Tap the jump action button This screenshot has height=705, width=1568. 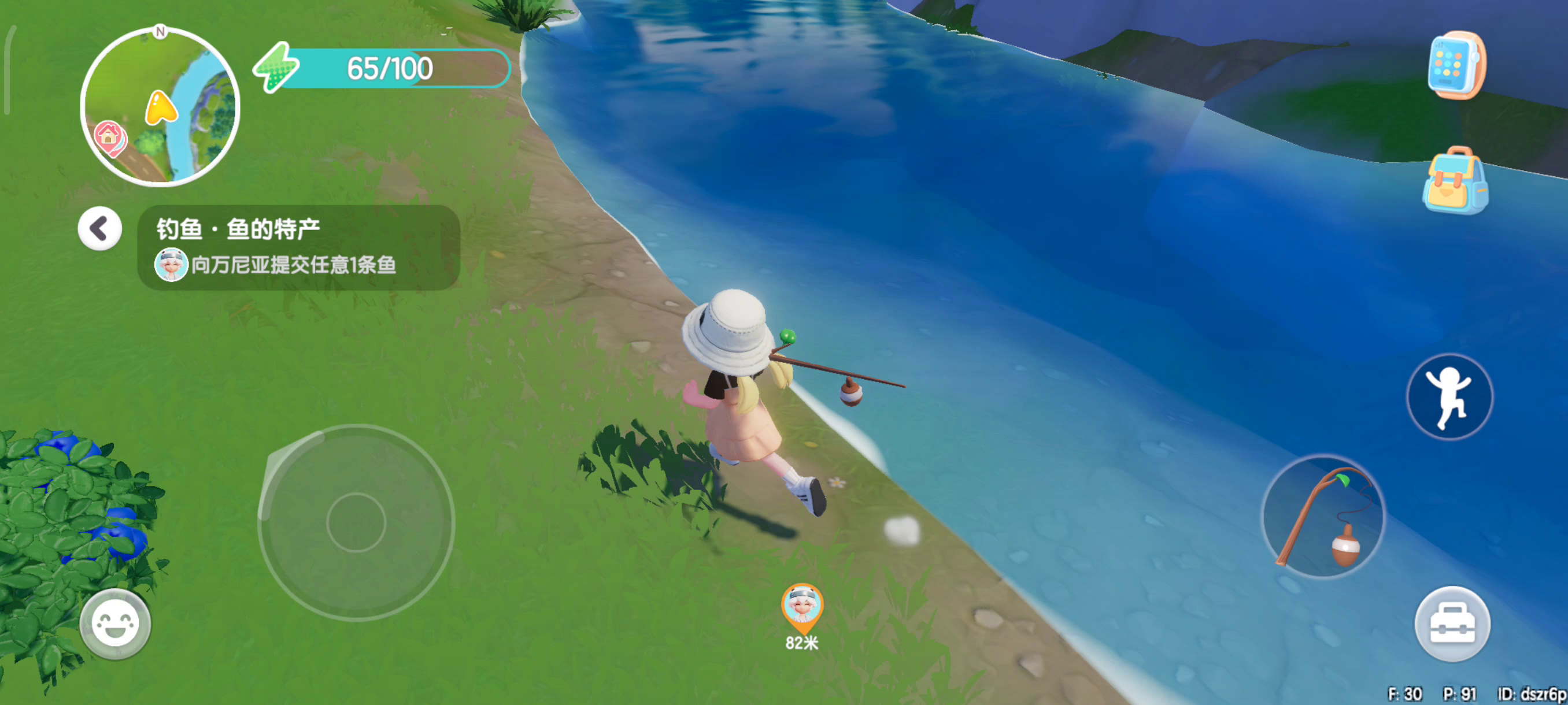point(1449,396)
